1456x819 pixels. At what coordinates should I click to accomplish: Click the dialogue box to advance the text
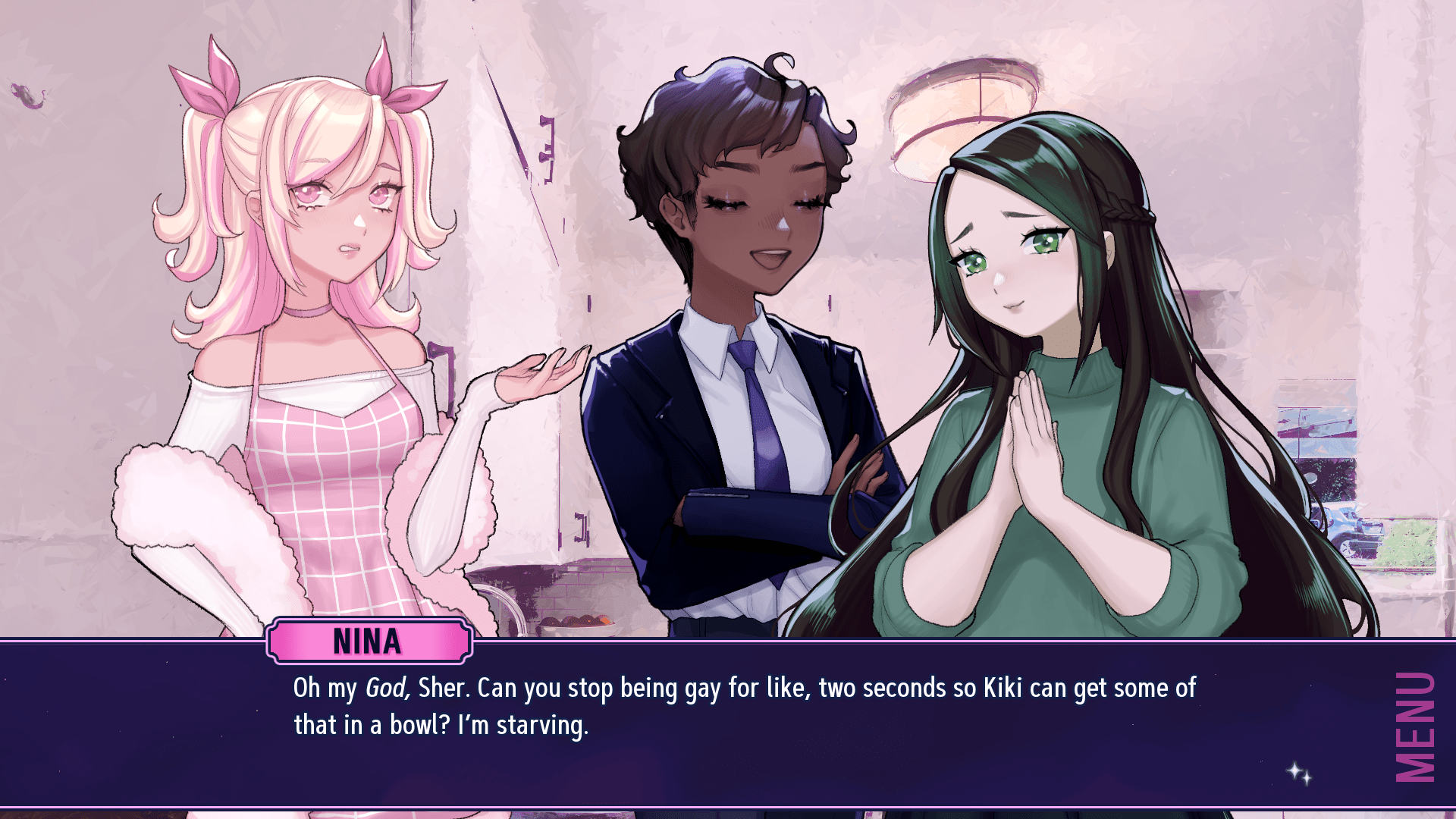pos(682,720)
